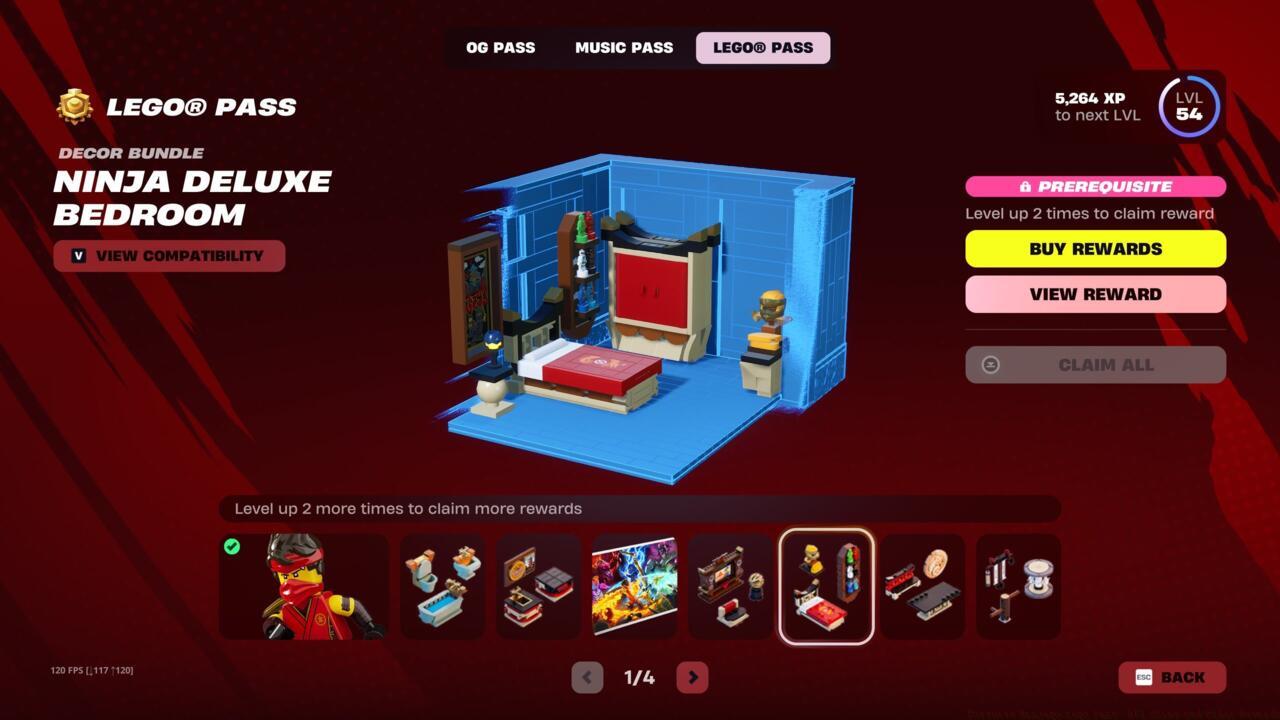Click the V keybind icon beside View Compatibility
The height and width of the screenshot is (720, 1280).
[78, 256]
